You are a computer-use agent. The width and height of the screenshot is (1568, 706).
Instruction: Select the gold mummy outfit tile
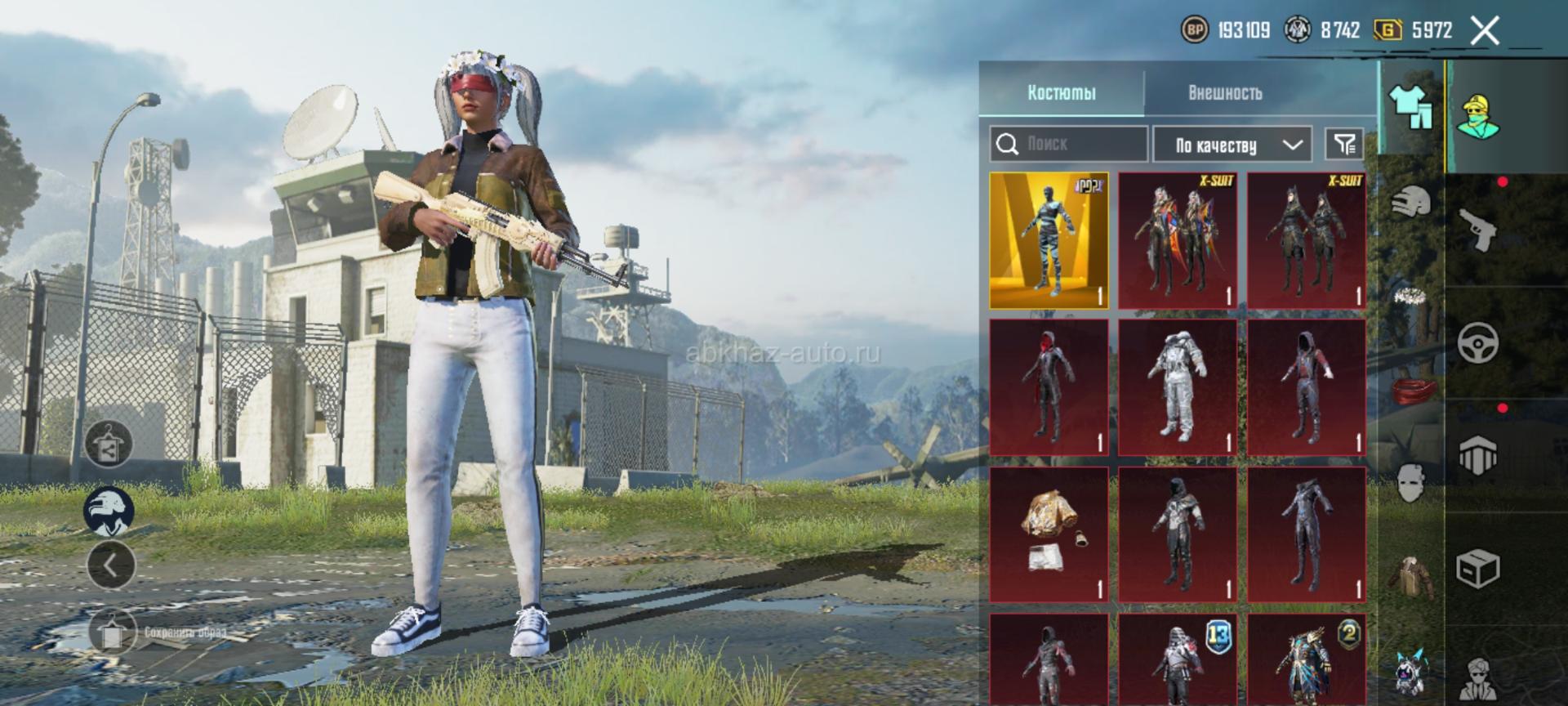pos(1049,240)
